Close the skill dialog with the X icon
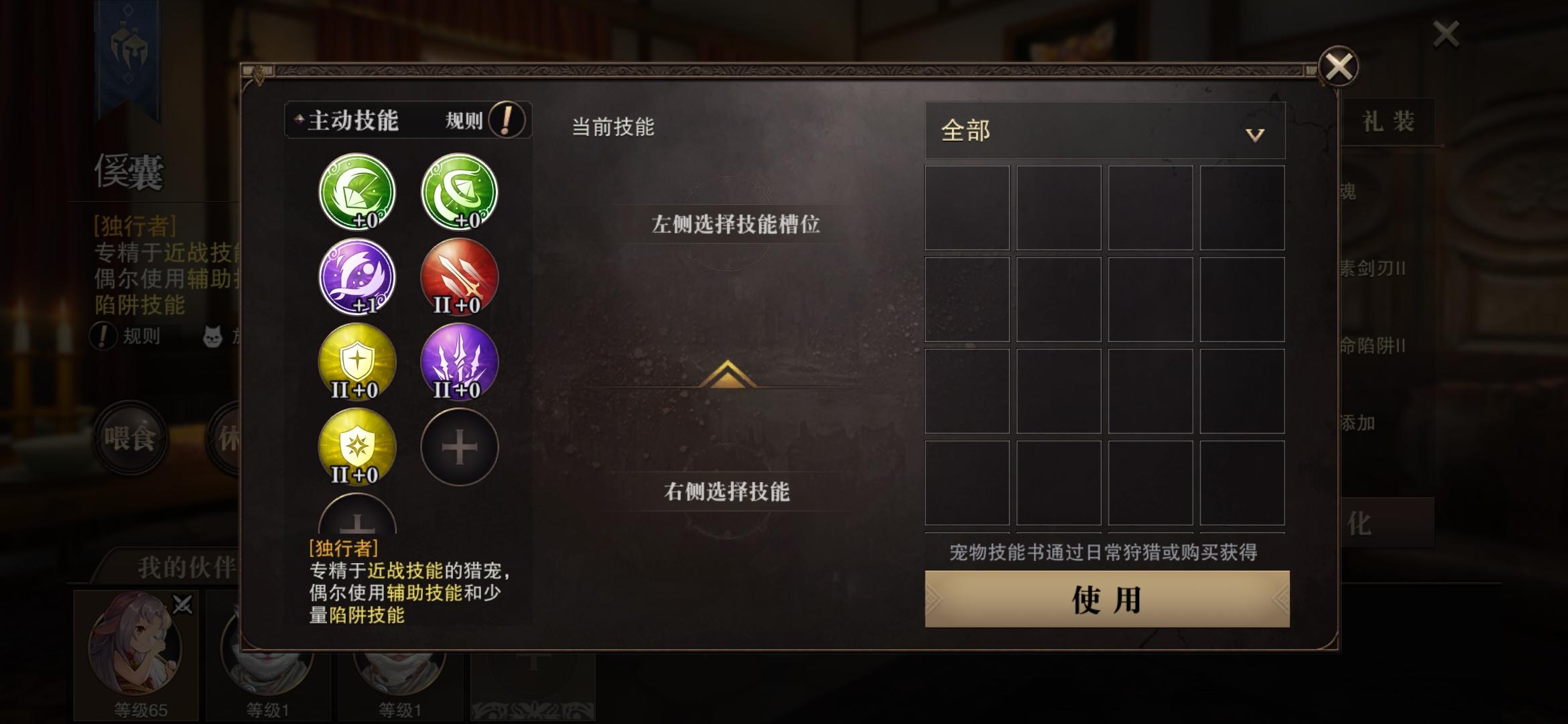Viewport: 1568px width, 724px height. pyautogui.click(x=1340, y=67)
